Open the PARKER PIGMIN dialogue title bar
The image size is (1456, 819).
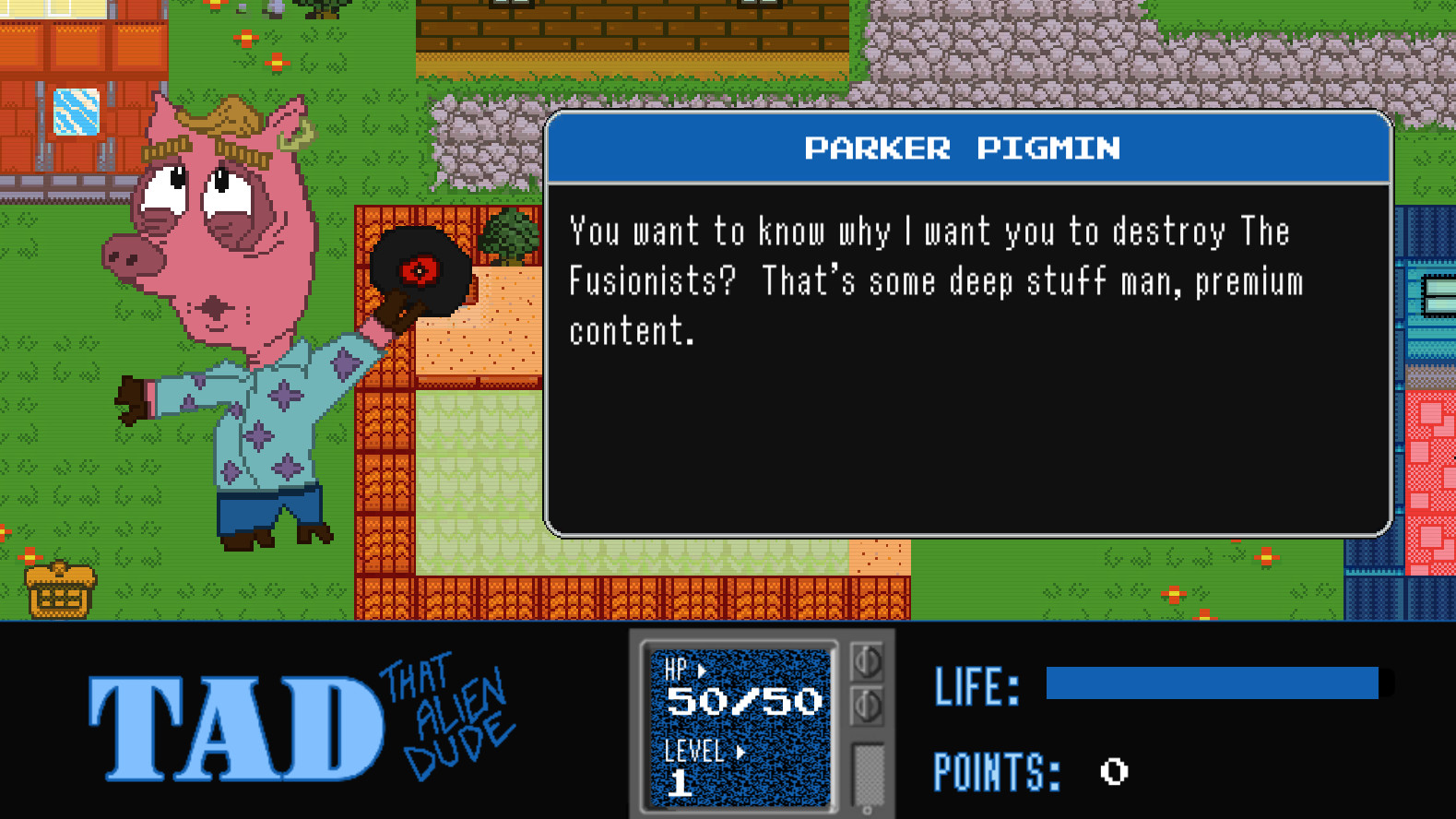click(x=965, y=148)
